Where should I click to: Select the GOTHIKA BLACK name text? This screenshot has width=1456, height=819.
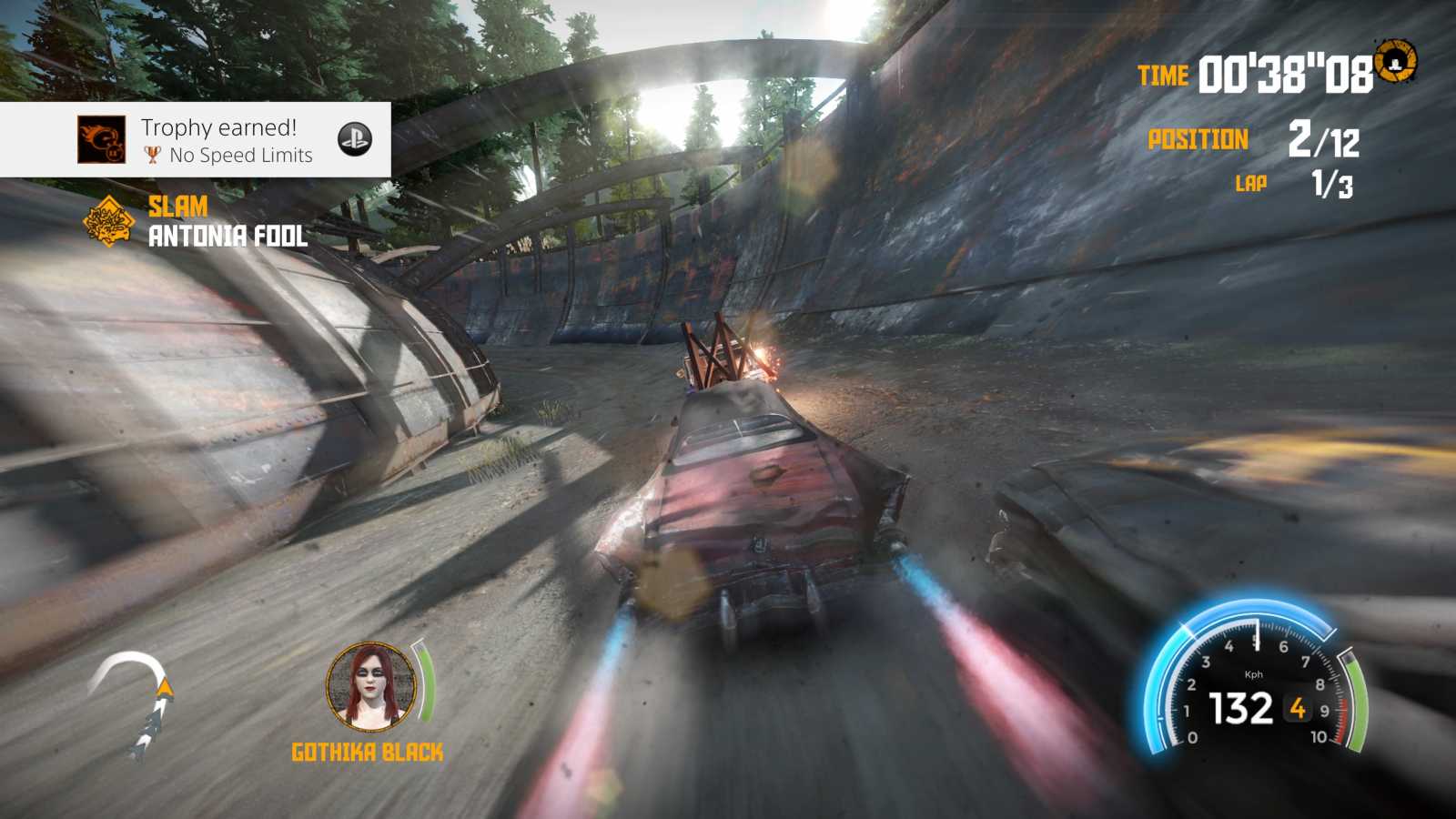[366, 752]
